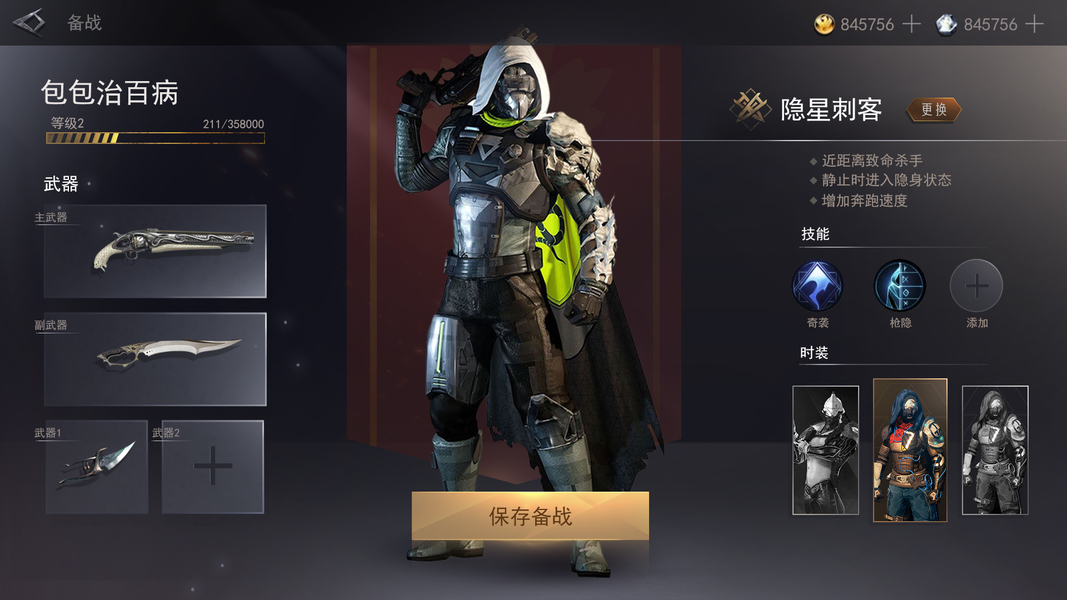Add a new skill via 添加
Viewport: 1067px width, 600px height.
(x=976, y=286)
